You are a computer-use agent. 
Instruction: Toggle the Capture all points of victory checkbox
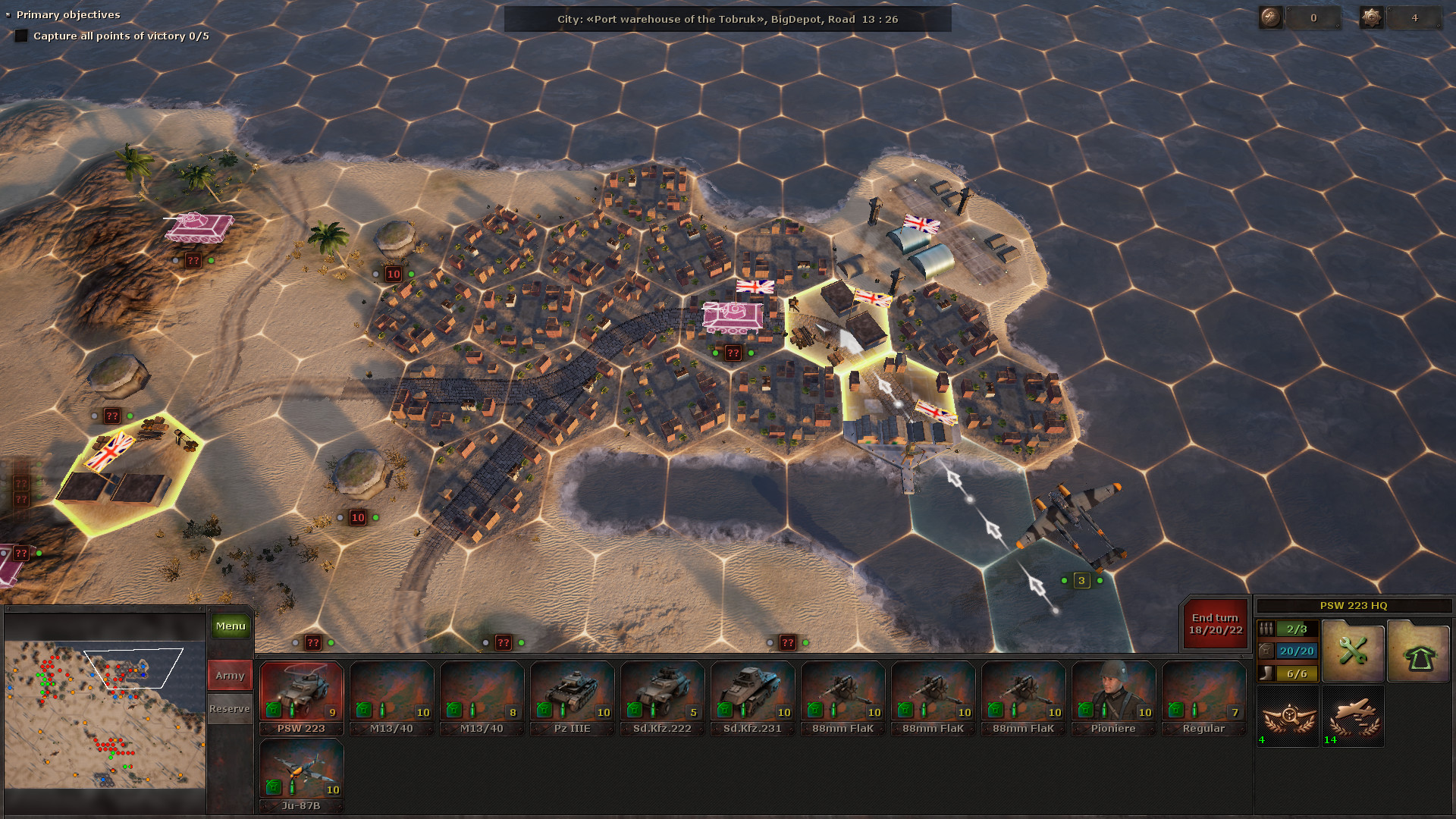point(21,35)
